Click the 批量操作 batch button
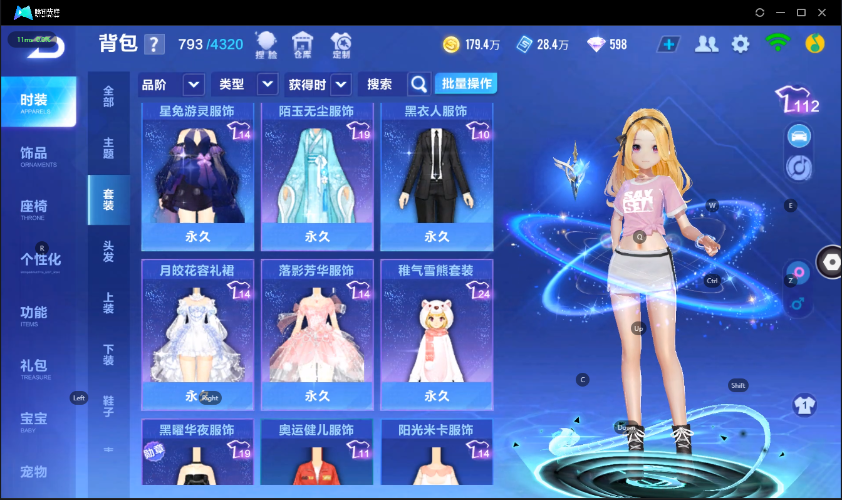The width and height of the screenshot is (842, 500). 466,84
